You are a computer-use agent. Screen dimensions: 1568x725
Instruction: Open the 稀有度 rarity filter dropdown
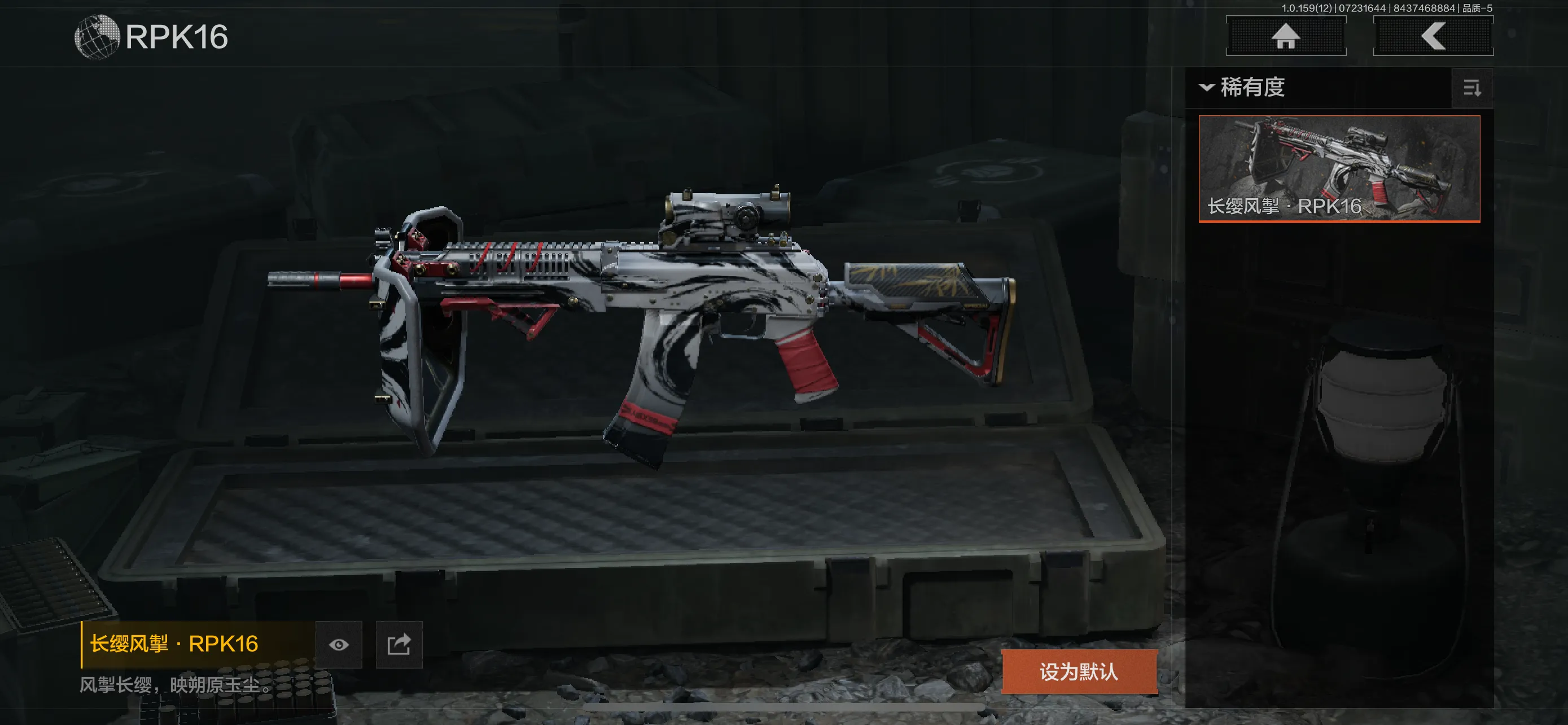(1243, 88)
